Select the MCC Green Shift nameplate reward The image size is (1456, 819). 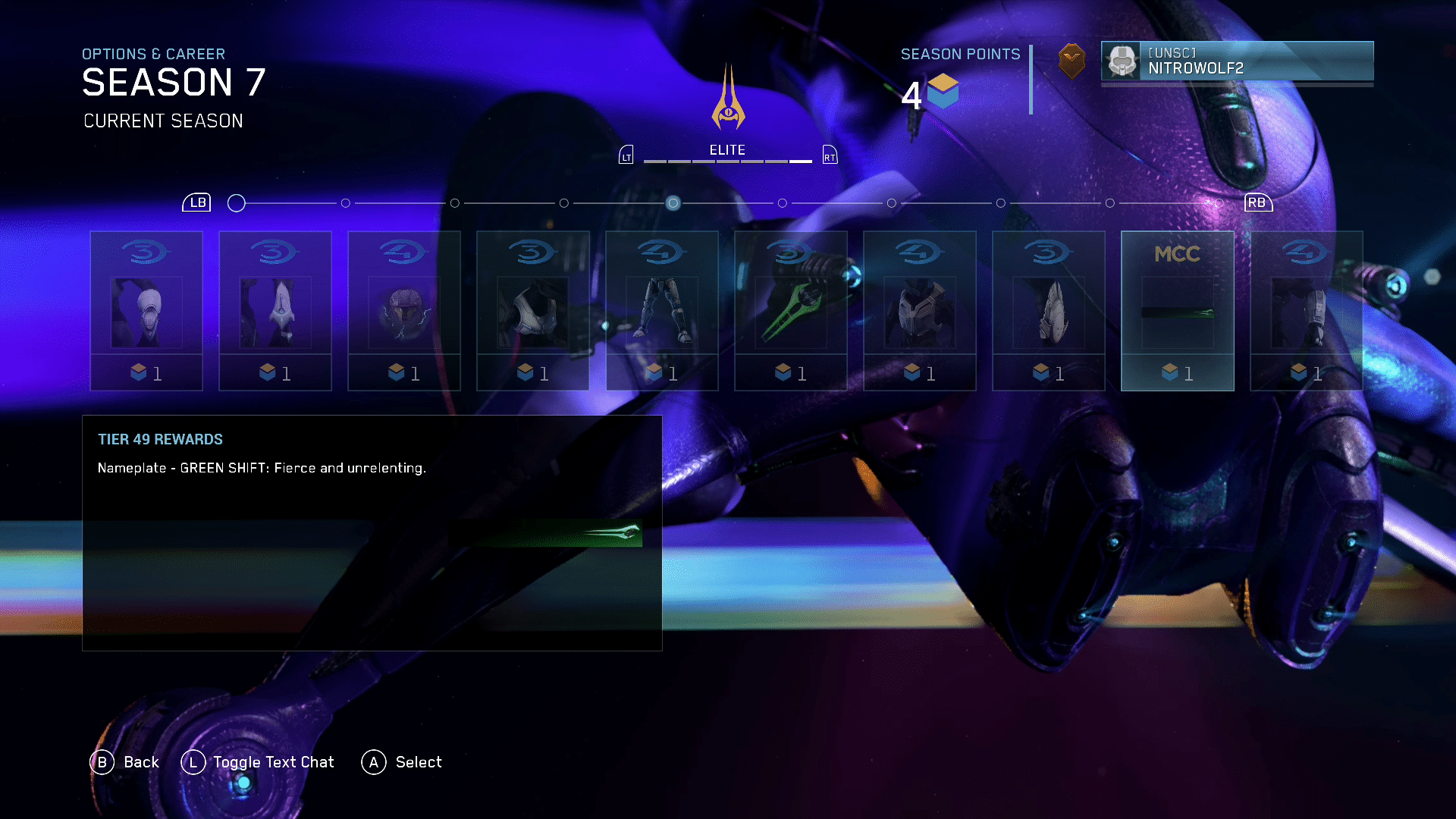tap(1177, 311)
